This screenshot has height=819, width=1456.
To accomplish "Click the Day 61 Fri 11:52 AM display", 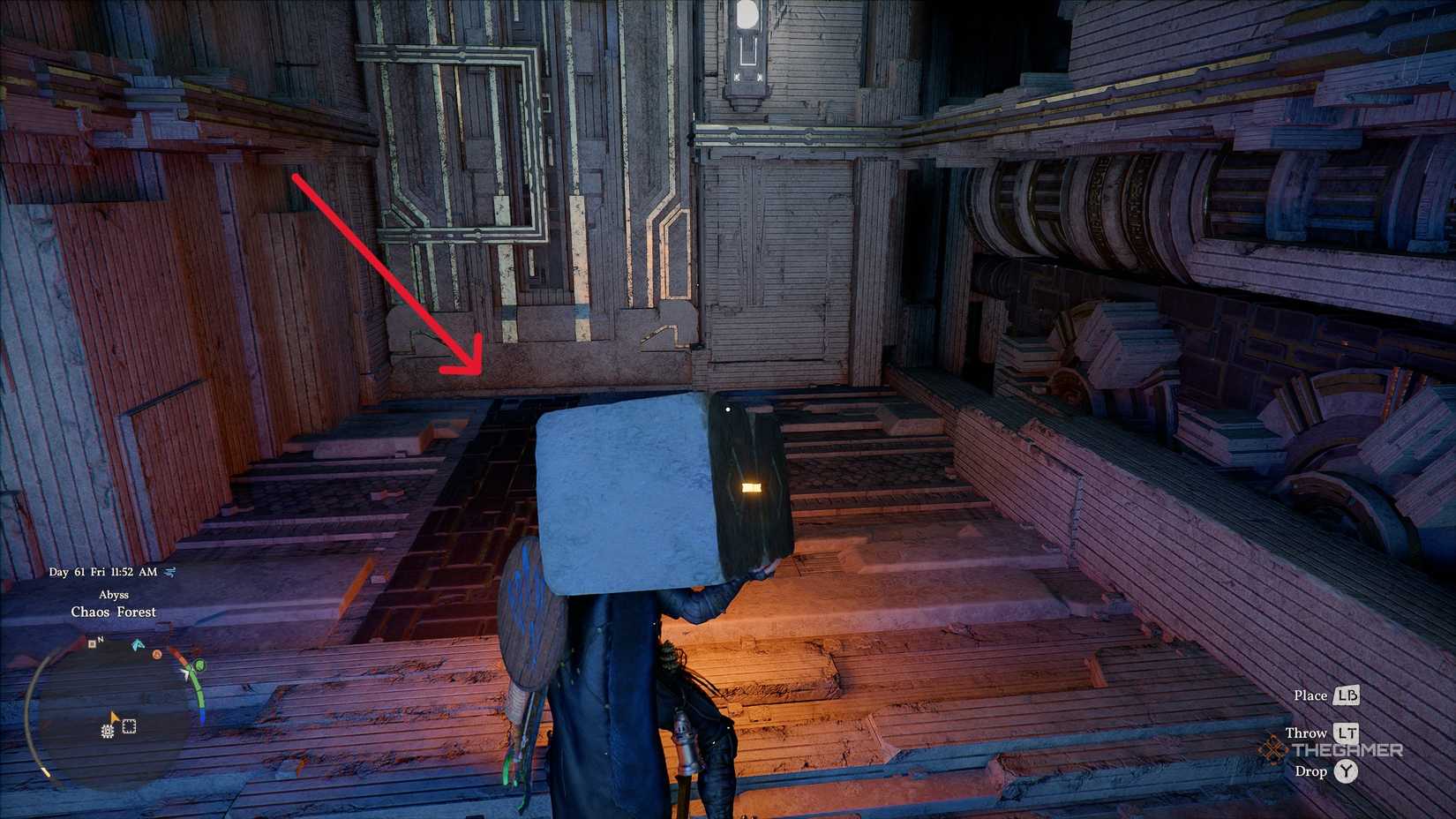I will (x=103, y=571).
